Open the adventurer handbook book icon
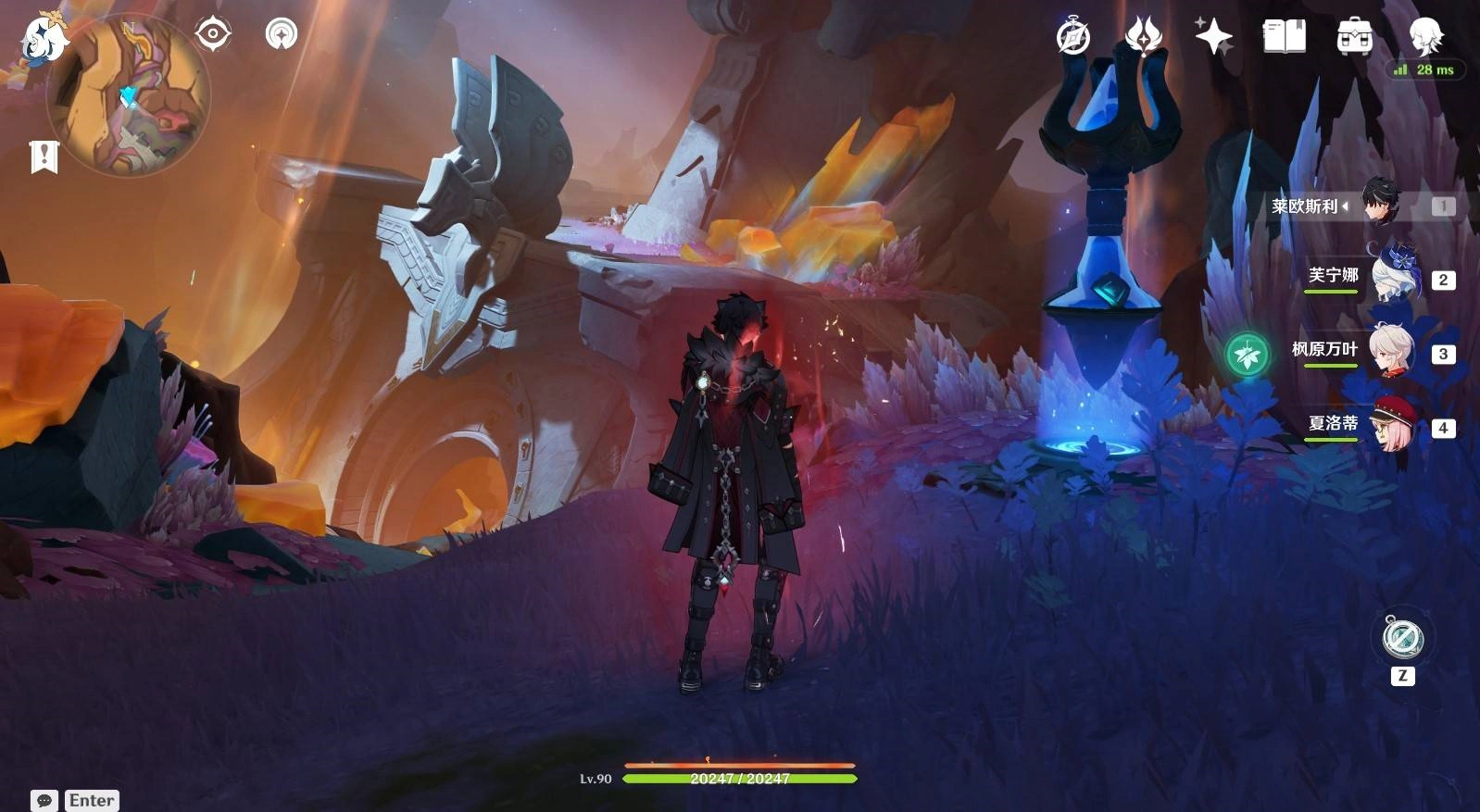1480x812 pixels. (1284, 37)
